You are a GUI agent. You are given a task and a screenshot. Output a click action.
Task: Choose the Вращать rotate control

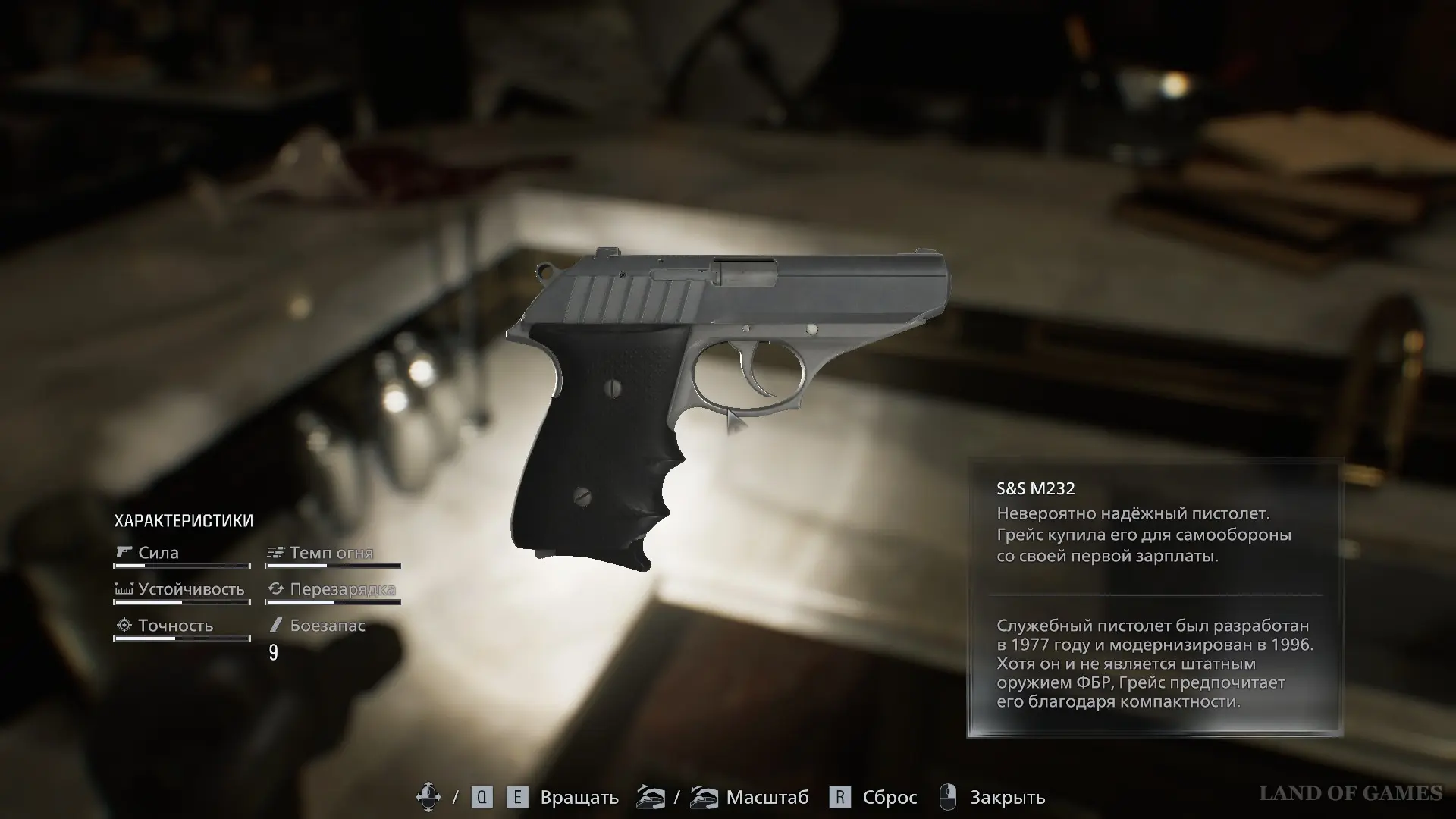point(579,798)
